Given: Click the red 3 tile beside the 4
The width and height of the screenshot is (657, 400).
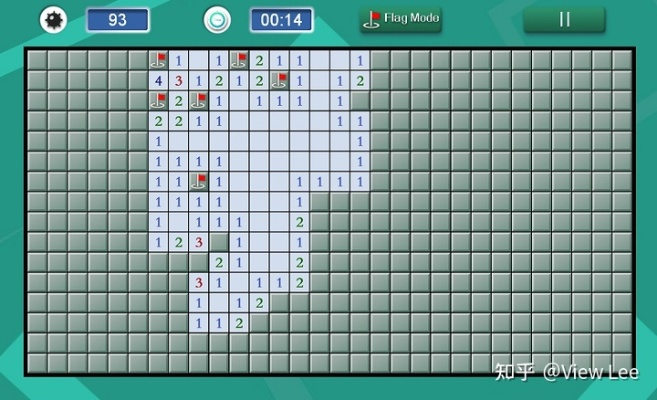Looking at the screenshot, I should [178, 81].
